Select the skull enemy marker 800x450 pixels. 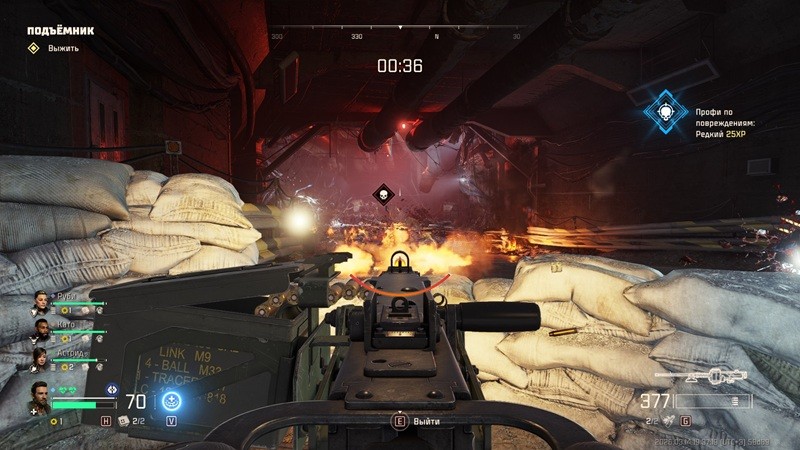[381, 193]
